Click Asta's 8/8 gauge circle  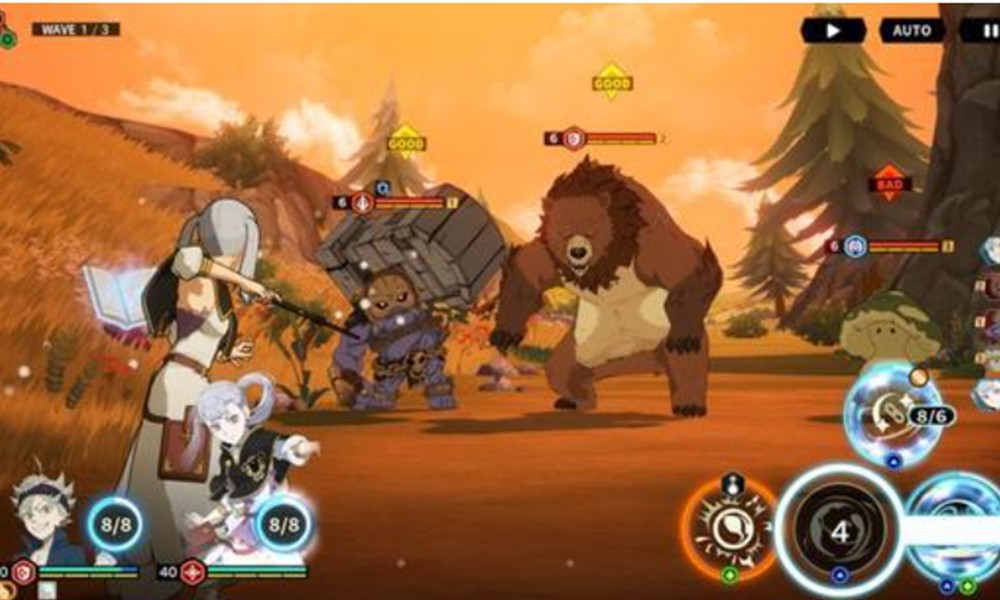[113, 523]
